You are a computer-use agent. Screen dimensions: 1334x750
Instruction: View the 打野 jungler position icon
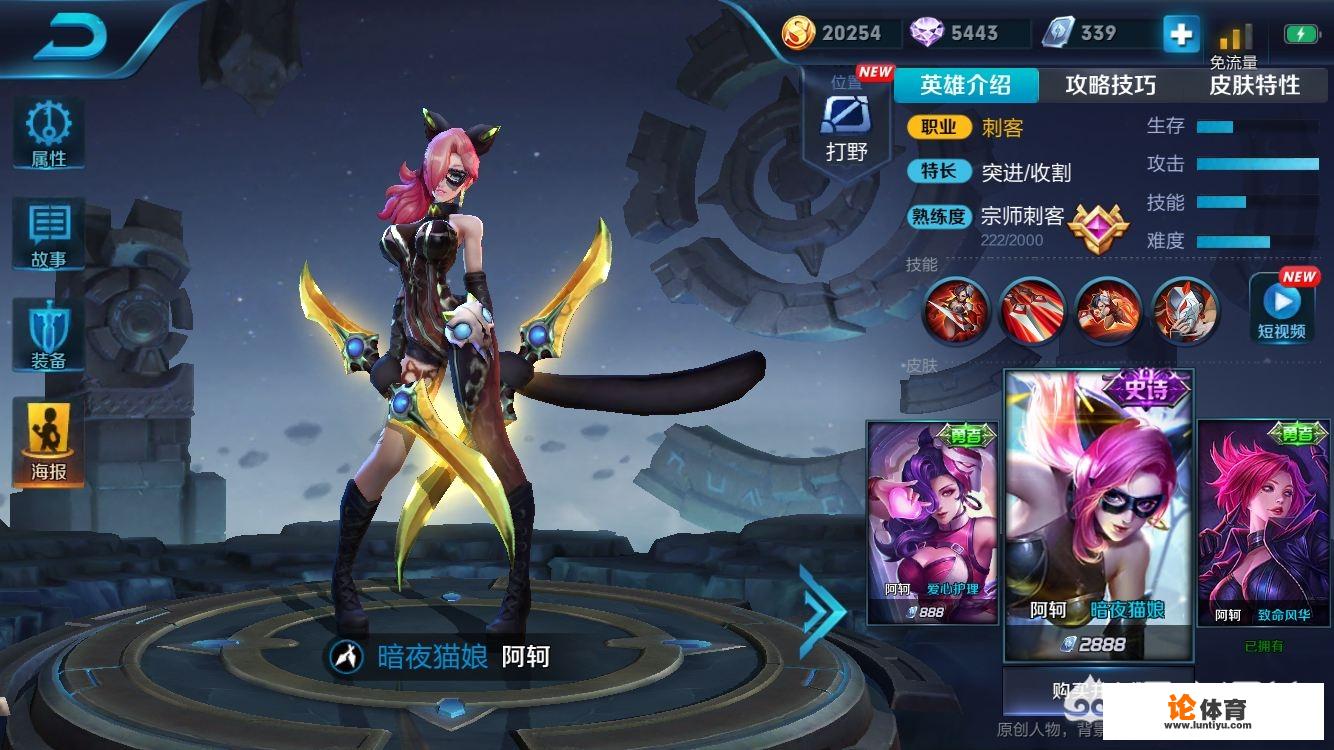coord(847,120)
